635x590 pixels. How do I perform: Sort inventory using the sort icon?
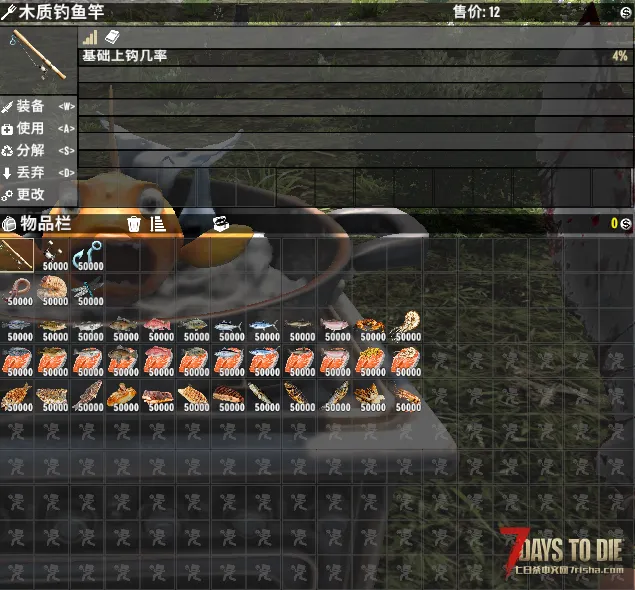(158, 224)
